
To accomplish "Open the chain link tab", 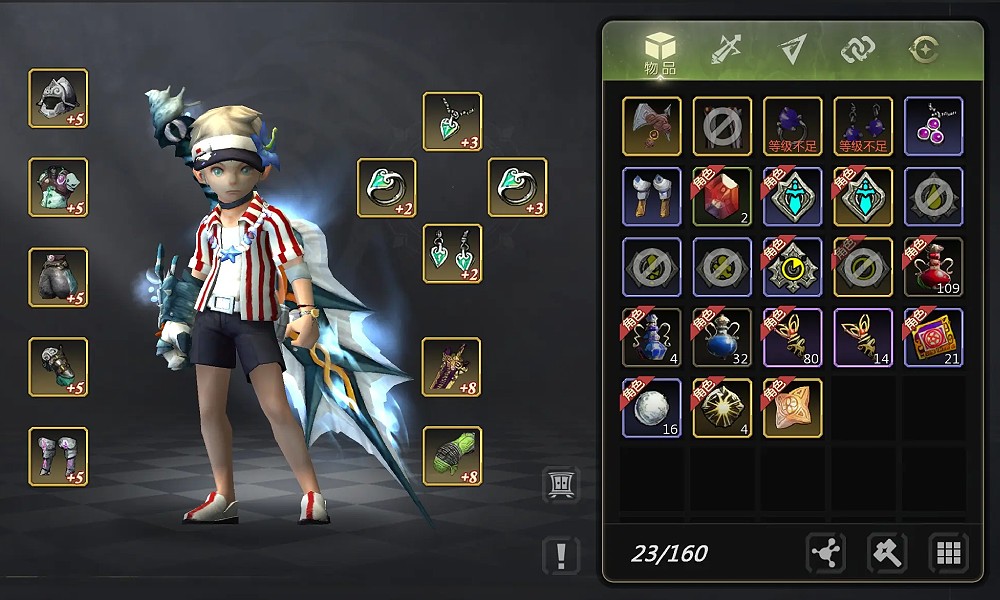I will pyautogui.click(x=858, y=49).
